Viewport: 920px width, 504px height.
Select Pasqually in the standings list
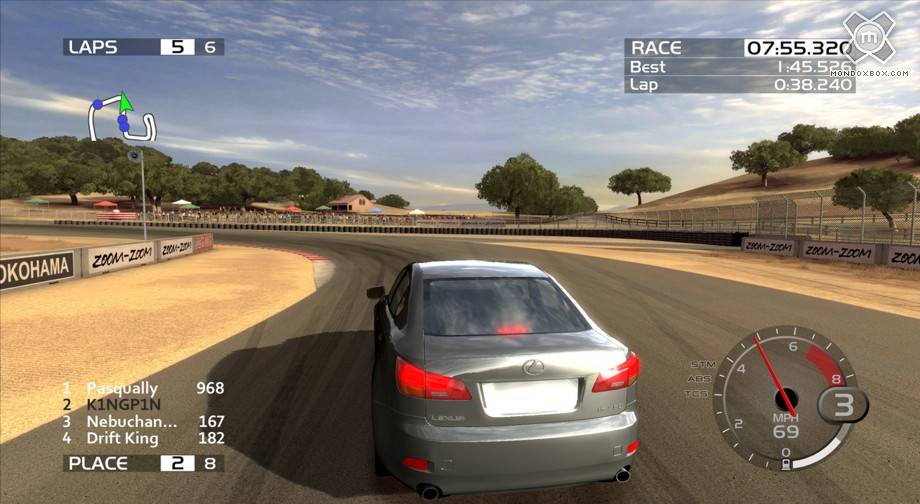coord(142,388)
